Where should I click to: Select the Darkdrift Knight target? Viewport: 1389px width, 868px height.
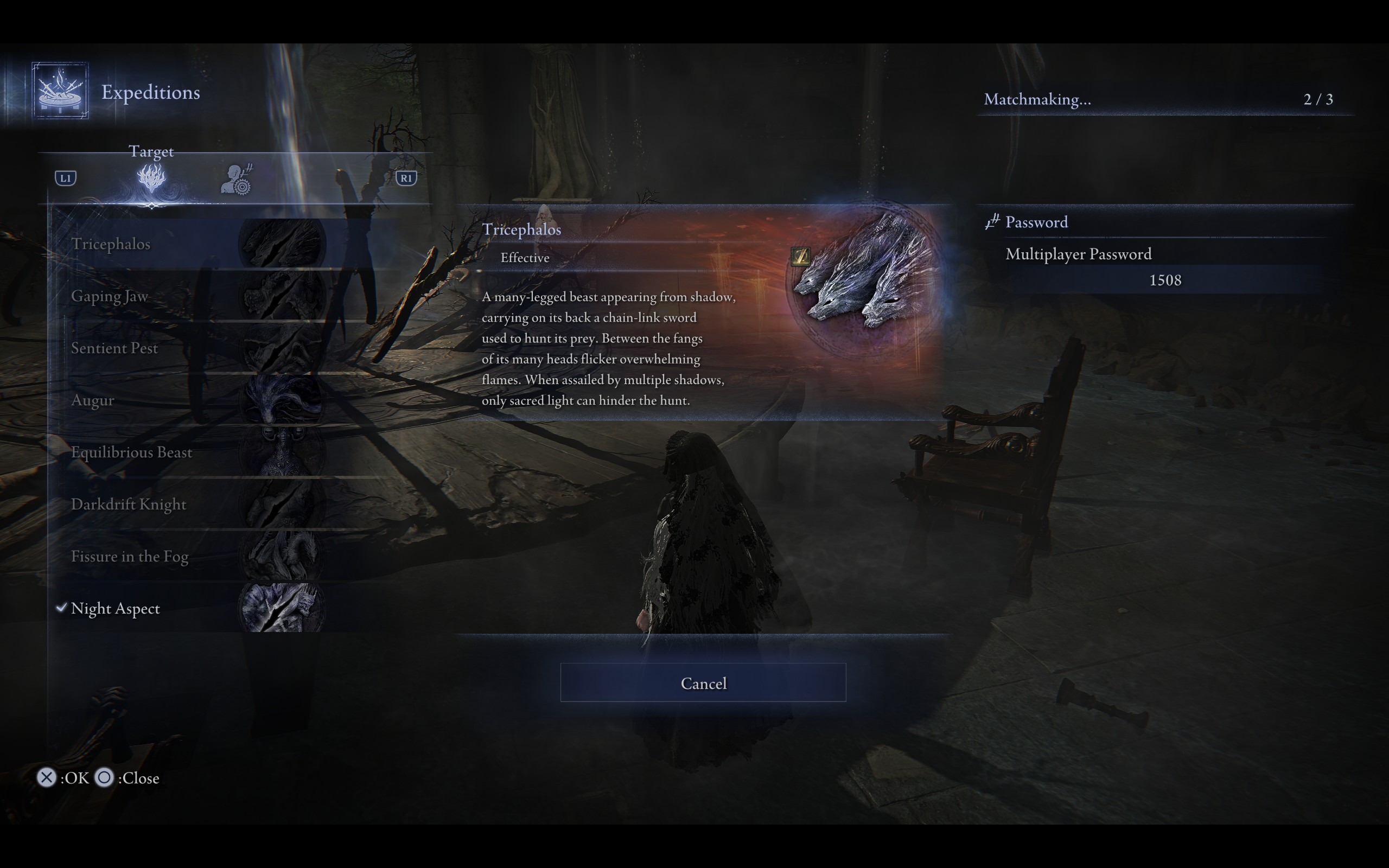[x=129, y=505]
